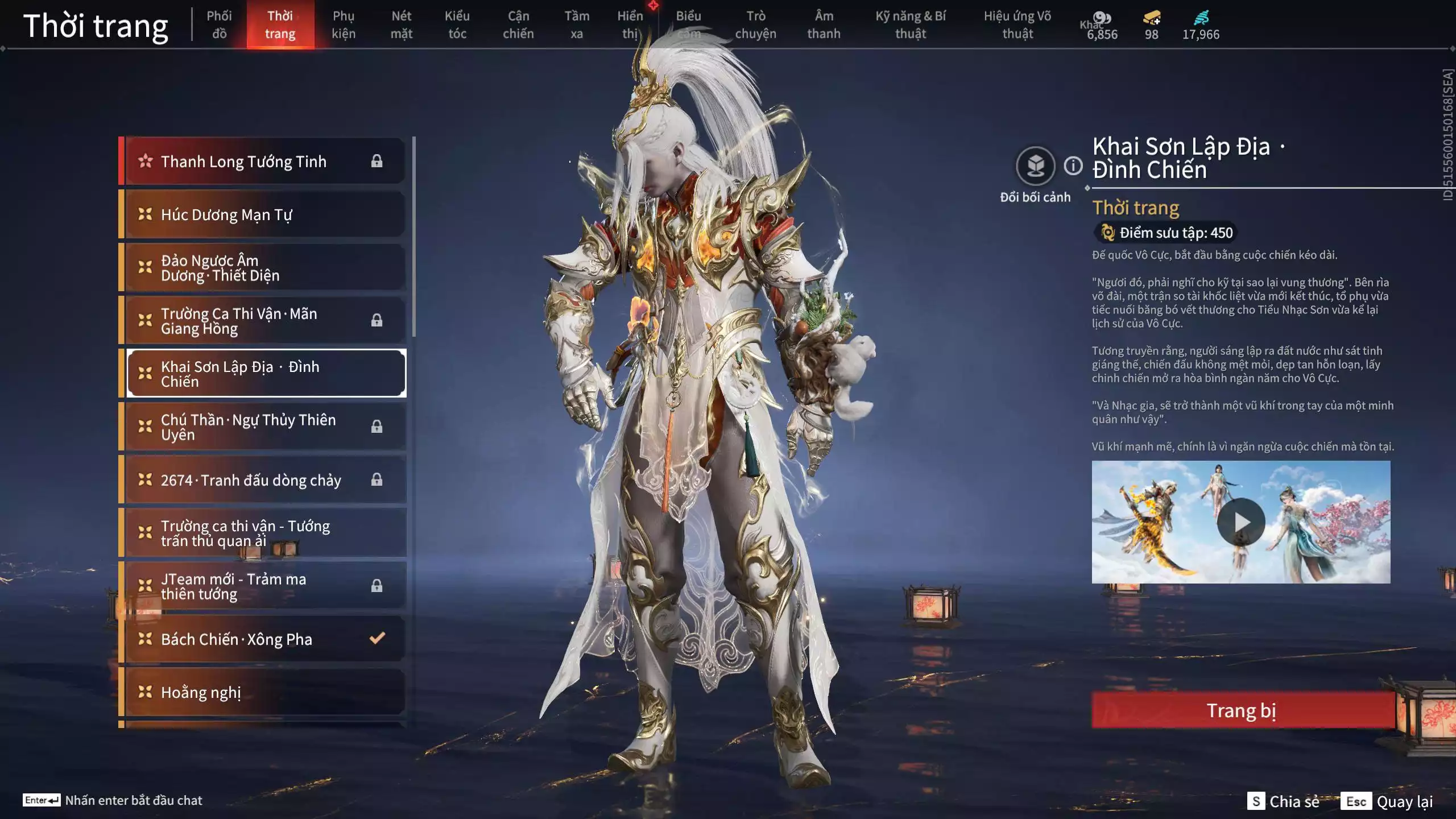This screenshot has width=1456, height=819.
Task: Select Kỹ năng & Bí thuật tab
Action: [911, 25]
